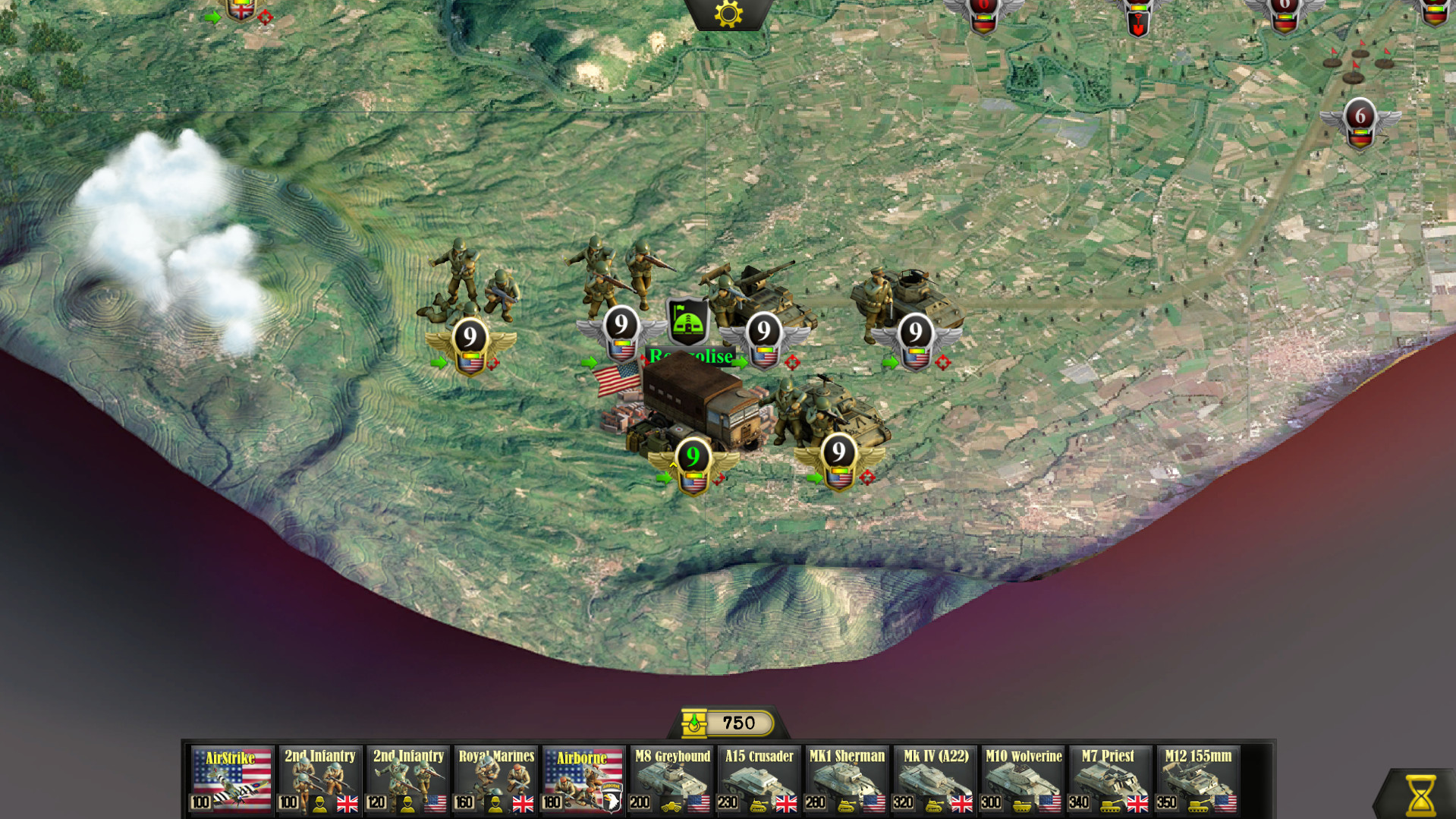Image resolution: width=1456 pixels, height=819 pixels.
Task: Select the A15 Crusader tank
Action: coord(758,780)
